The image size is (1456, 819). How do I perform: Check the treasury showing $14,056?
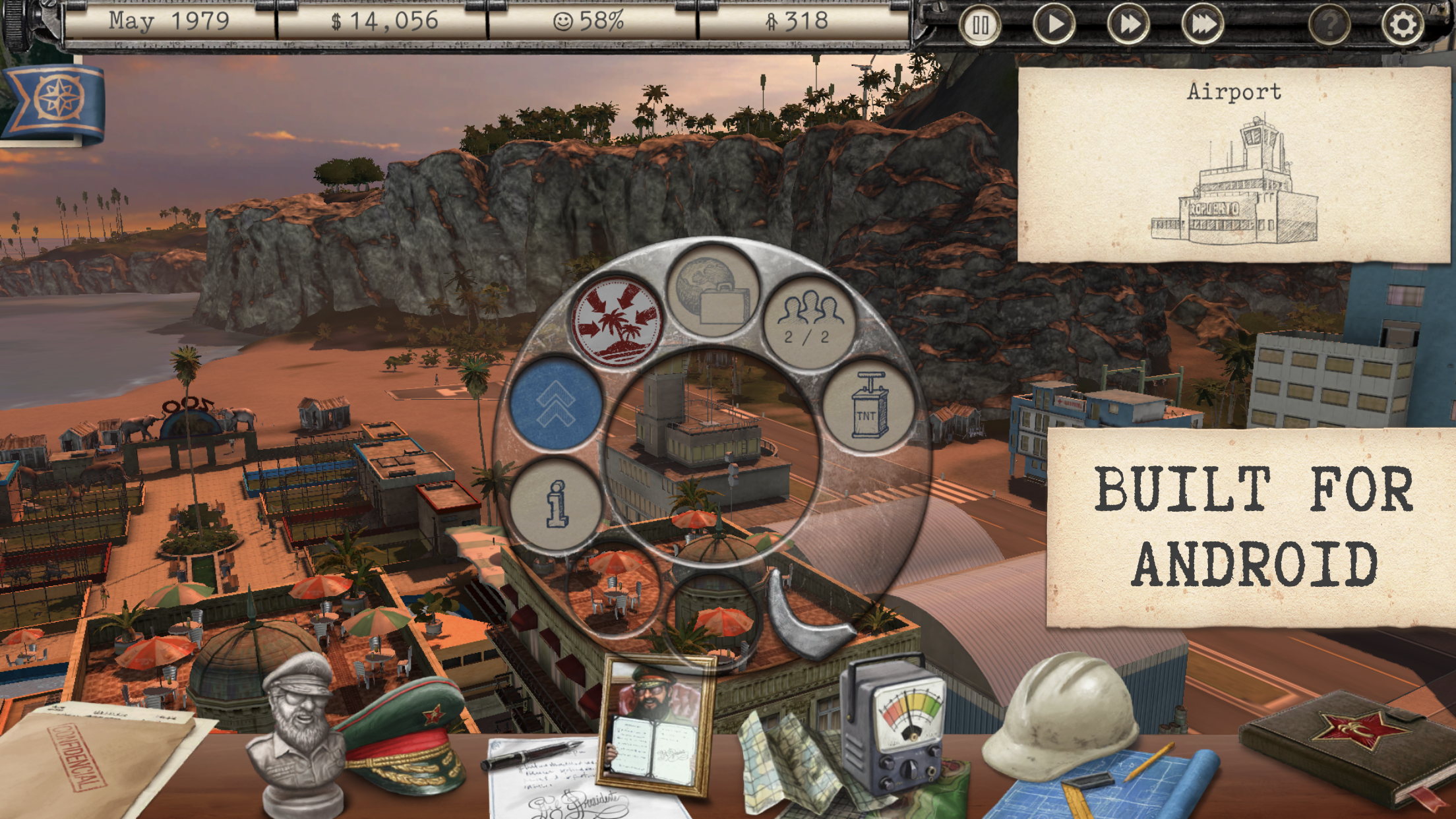pyautogui.click(x=382, y=20)
